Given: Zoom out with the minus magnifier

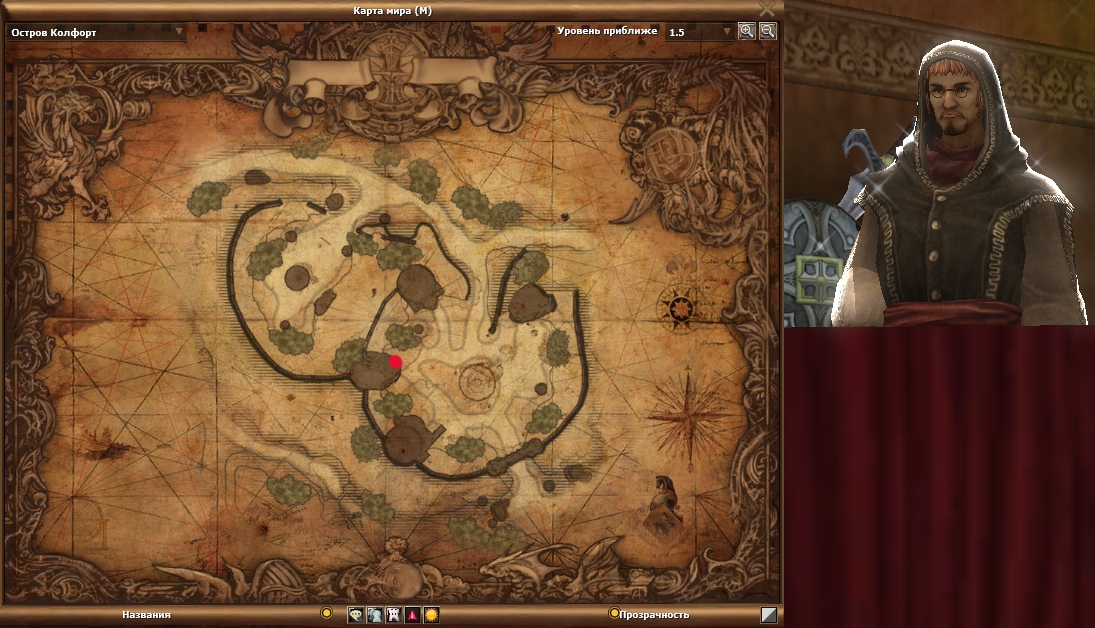Looking at the screenshot, I should (767, 31).
